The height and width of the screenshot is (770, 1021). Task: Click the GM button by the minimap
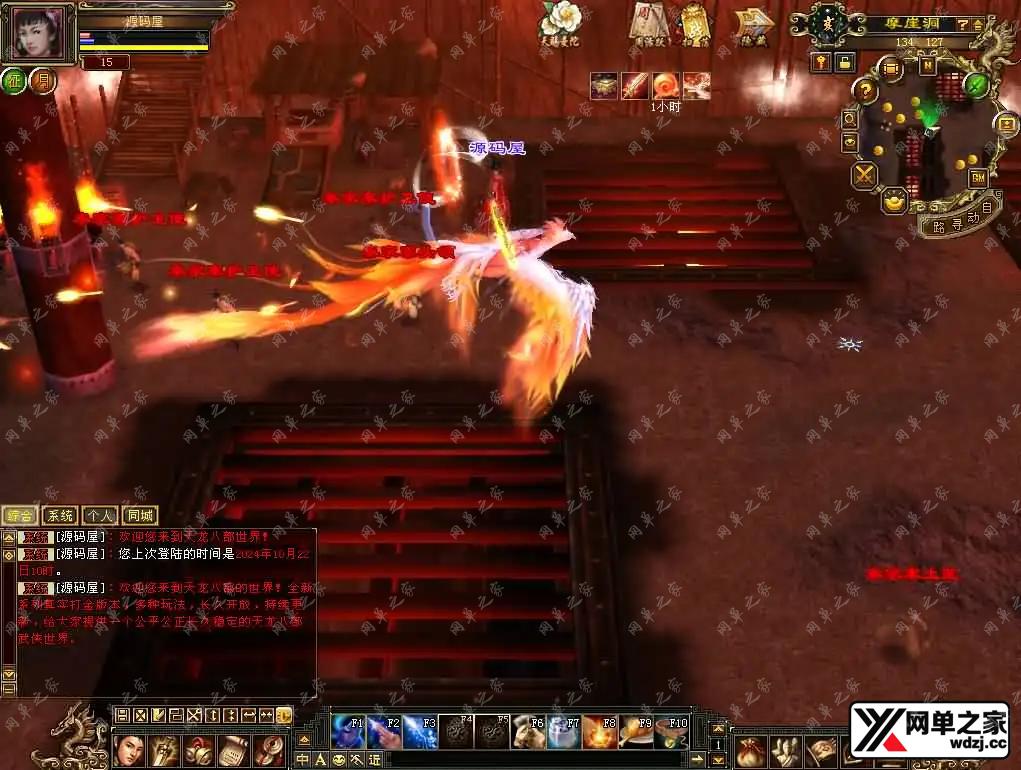coord(978,178)
